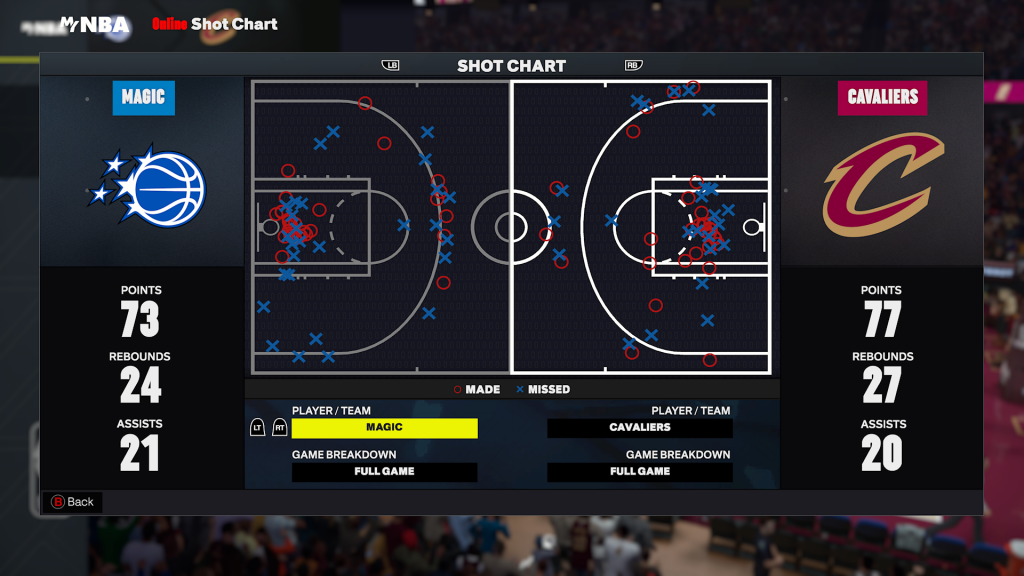Image resolution: width=1024 pixels, height=576 pixels.
Task: Go back using the Back button
Action: pos(72,502)
